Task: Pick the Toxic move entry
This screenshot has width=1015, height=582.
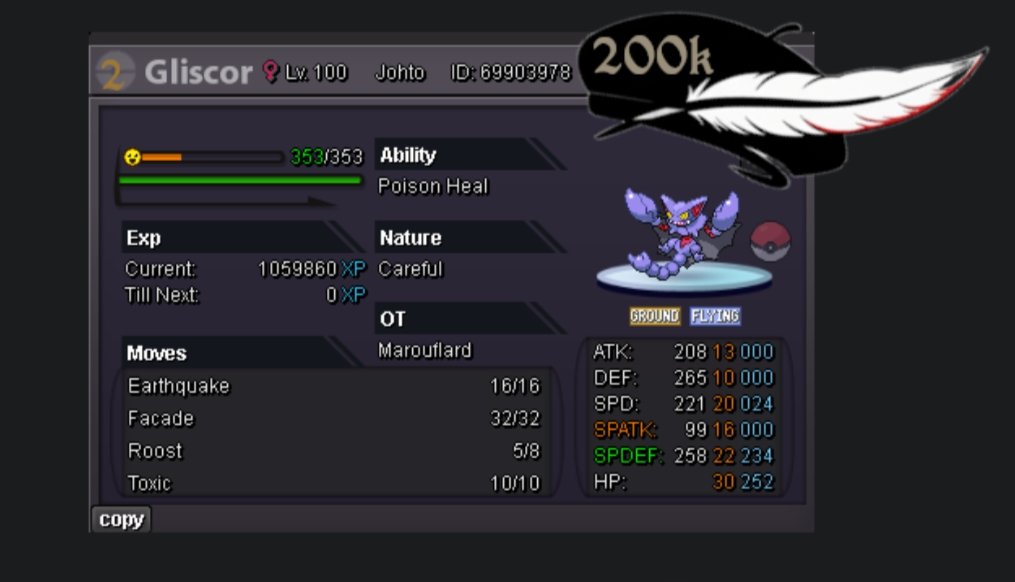Action: pos(333,484)
